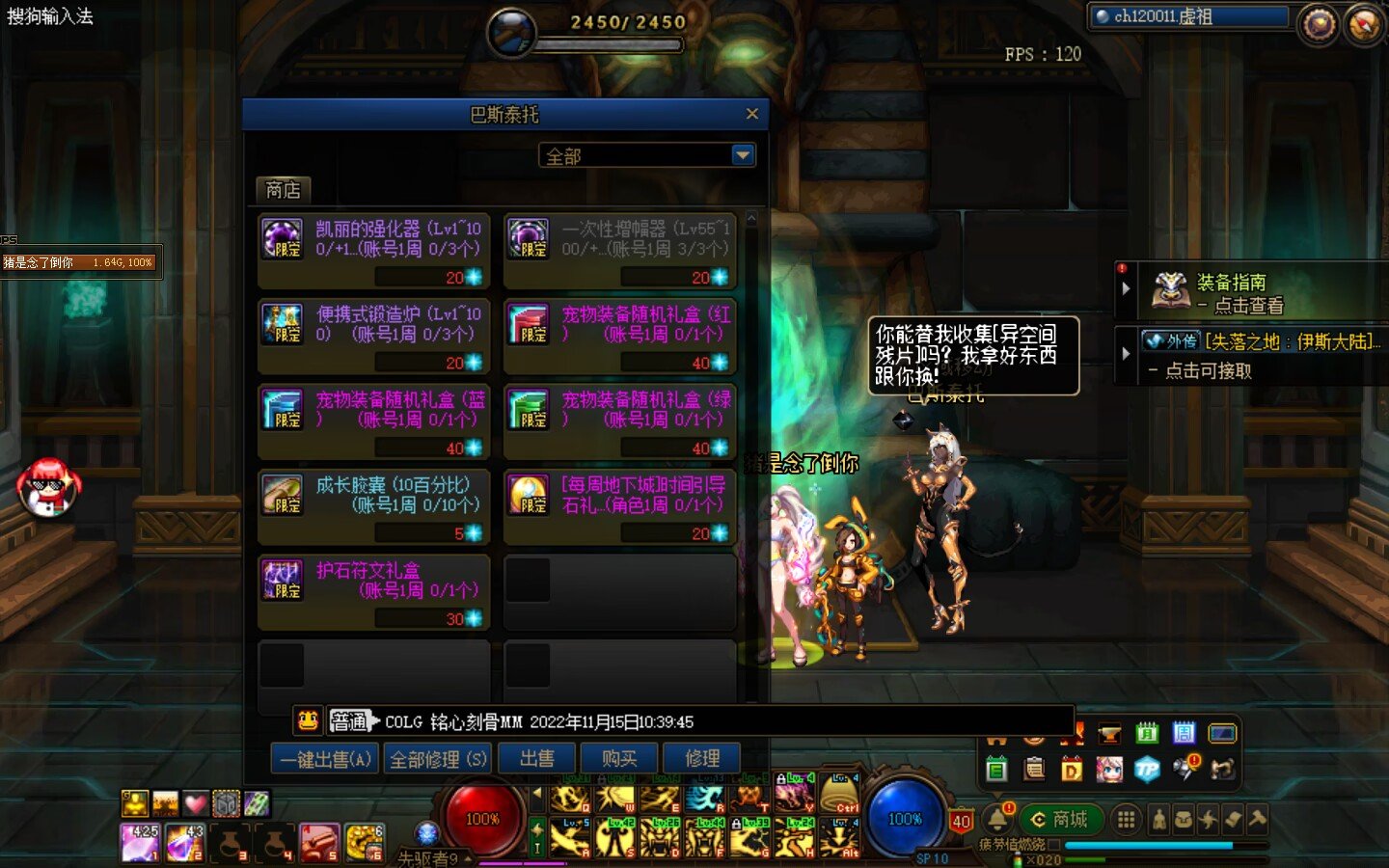The height and width of the screenshot is (868, 1389).
Task: Click the 搜狗输入法 overlay label
Action: tap(50, 16)
